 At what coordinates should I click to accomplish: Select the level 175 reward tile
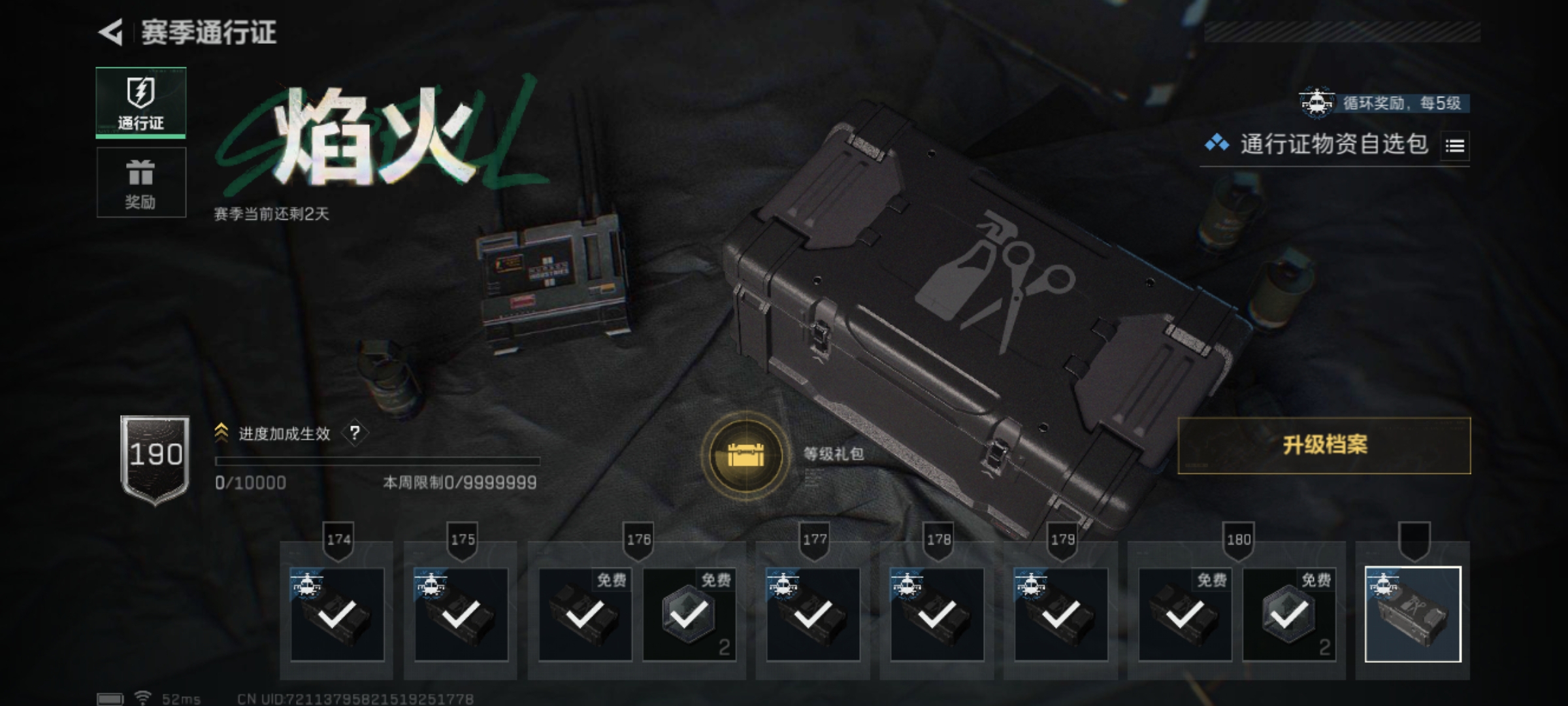tap(461, 614)
